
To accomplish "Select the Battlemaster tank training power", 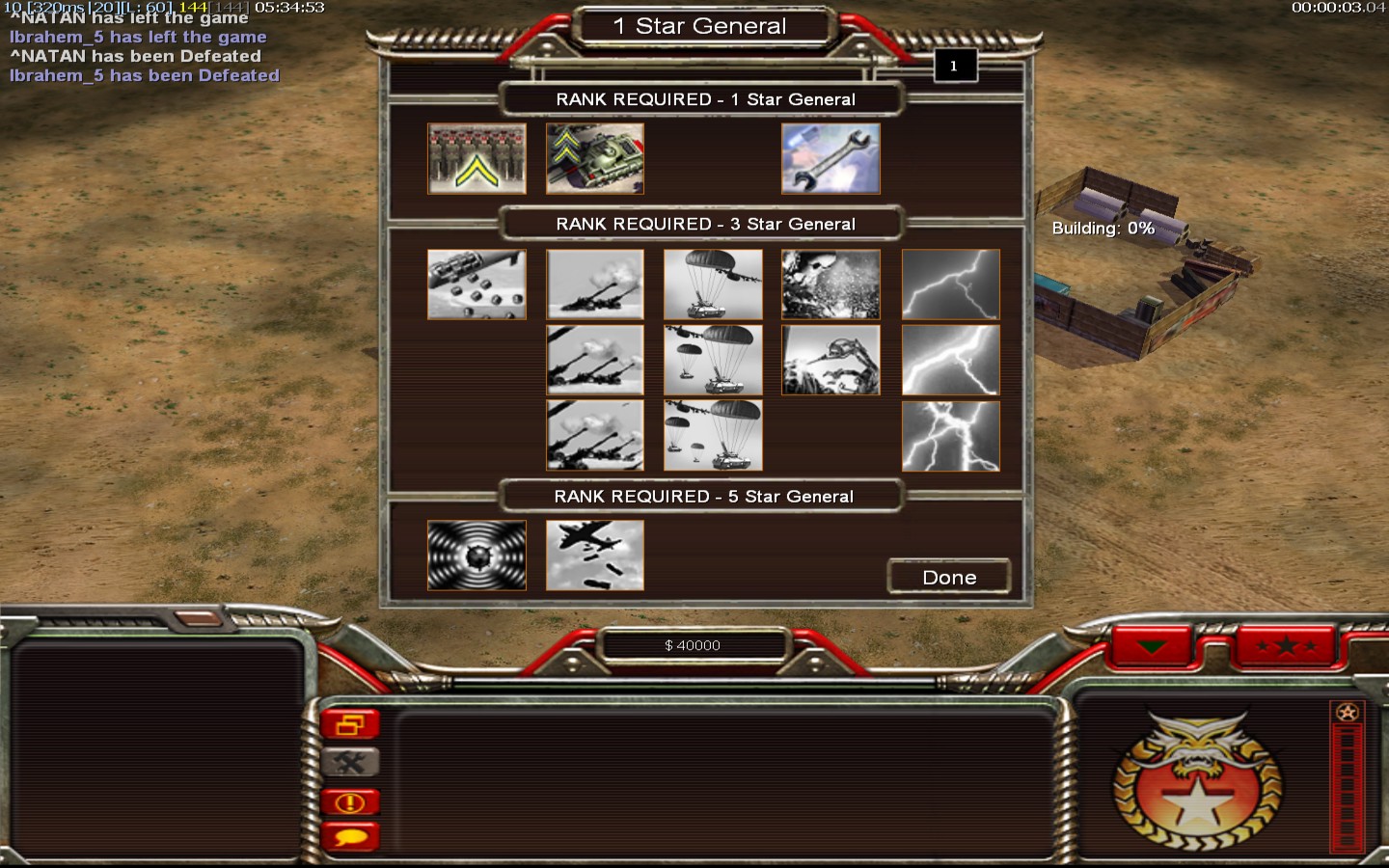I will 595,158.
